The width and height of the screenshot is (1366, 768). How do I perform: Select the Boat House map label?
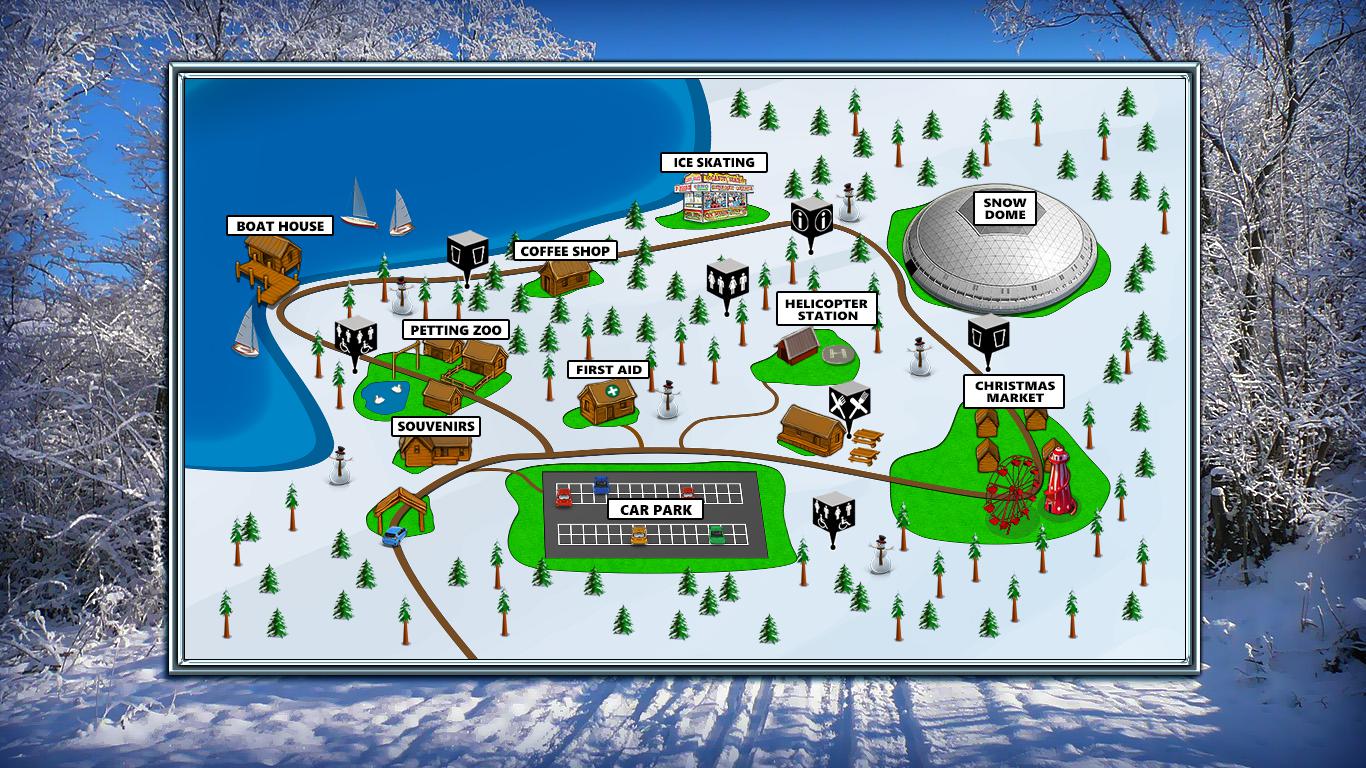[280, 226]
